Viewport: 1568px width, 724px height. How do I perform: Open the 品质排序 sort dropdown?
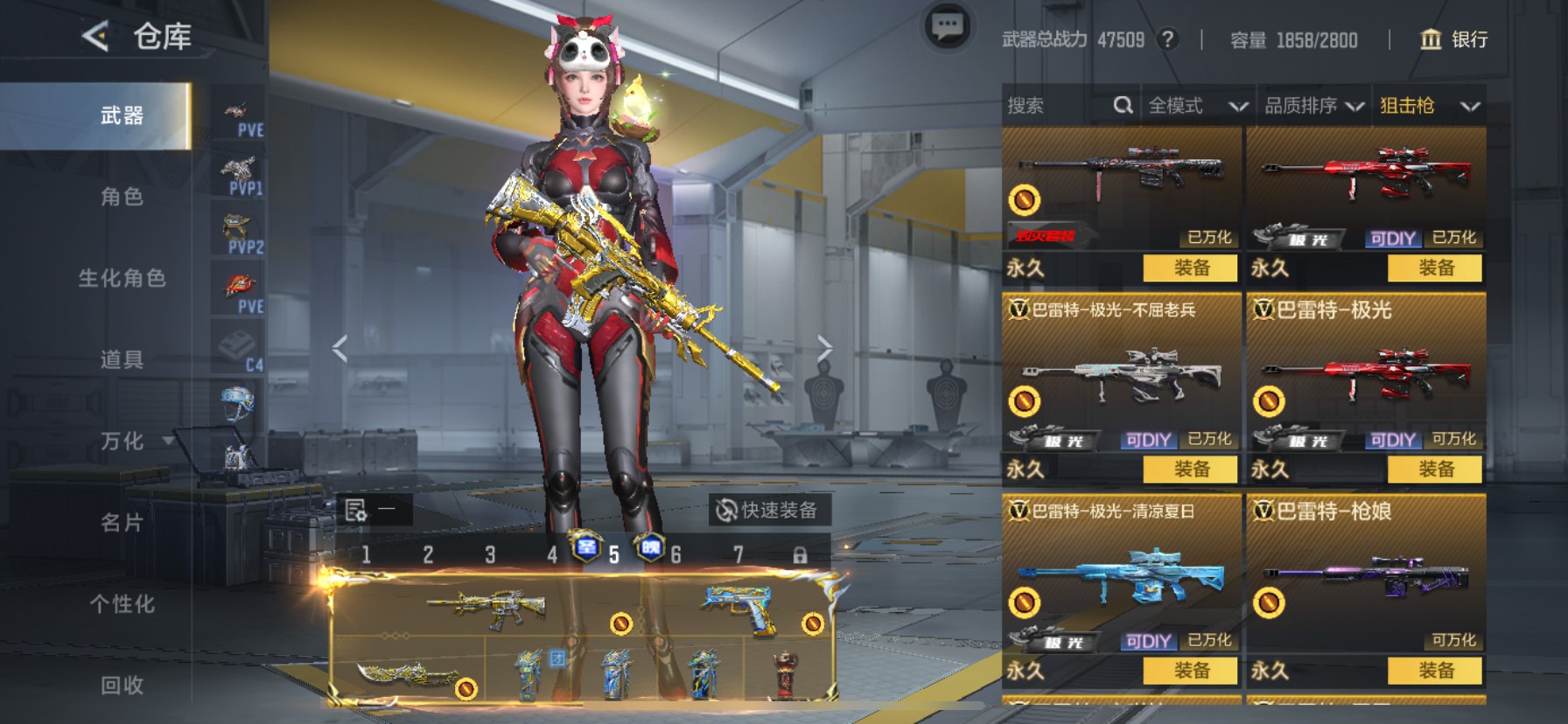click(1312, 106)
